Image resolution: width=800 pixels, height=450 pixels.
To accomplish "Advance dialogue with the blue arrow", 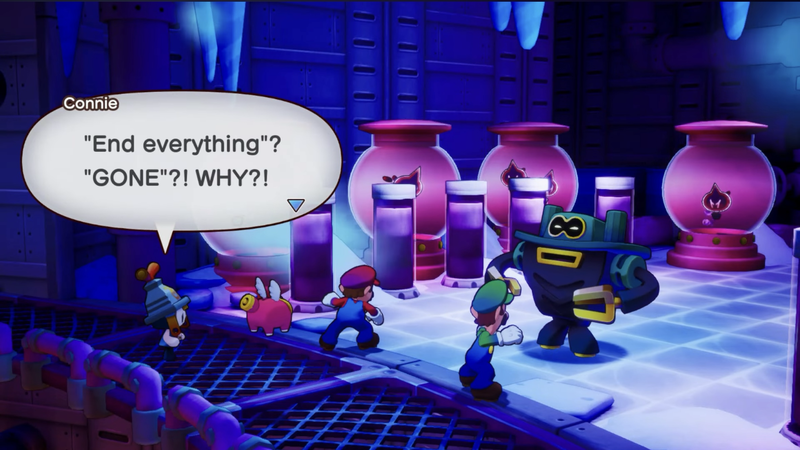I will [295, 205].
